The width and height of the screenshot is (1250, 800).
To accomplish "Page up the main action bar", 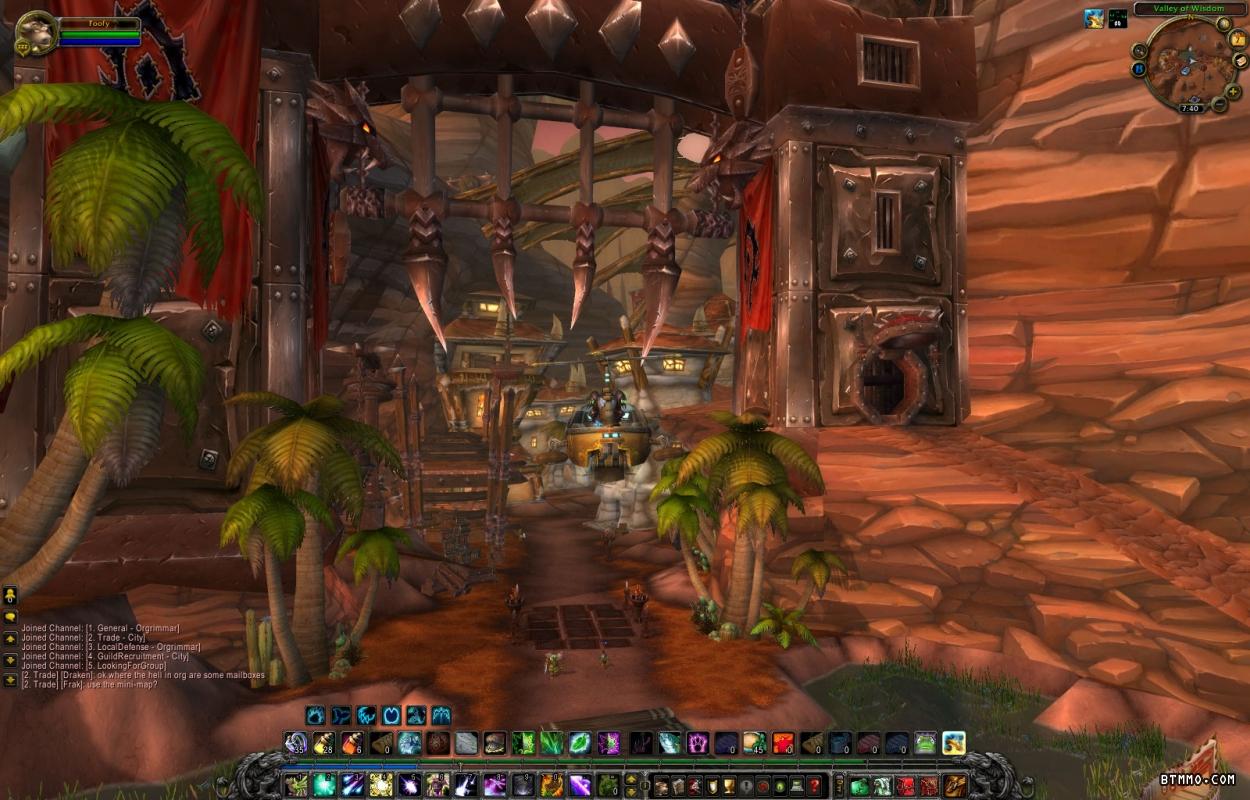I will [x=631, y=779].
